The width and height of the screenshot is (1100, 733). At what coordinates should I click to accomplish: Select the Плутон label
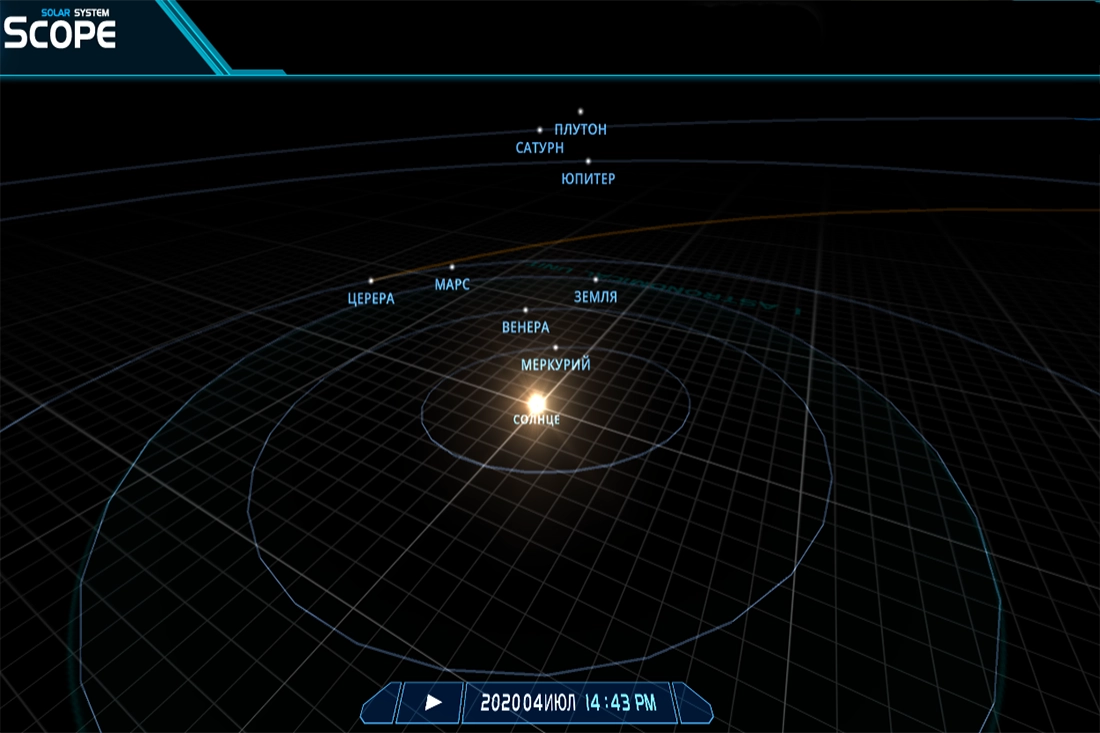coord(580,129)
